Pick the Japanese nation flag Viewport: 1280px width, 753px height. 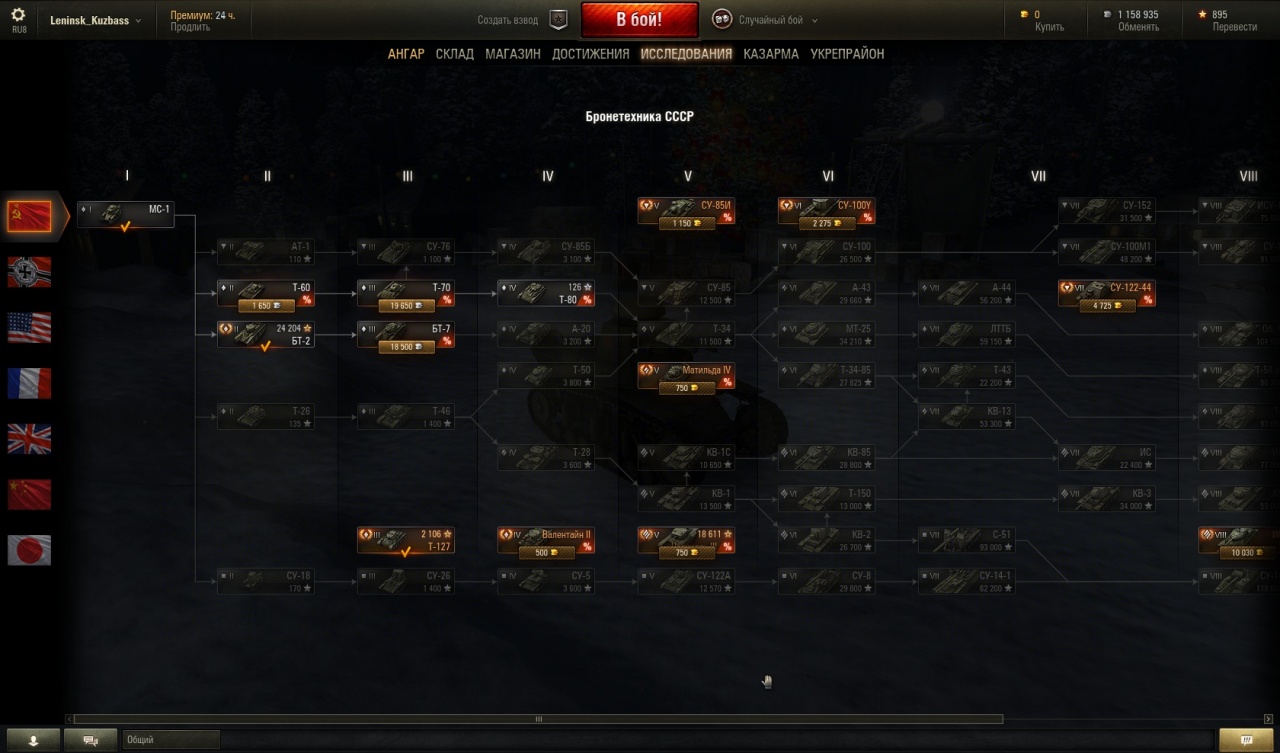pyautogui.click(x=29, y=550)
